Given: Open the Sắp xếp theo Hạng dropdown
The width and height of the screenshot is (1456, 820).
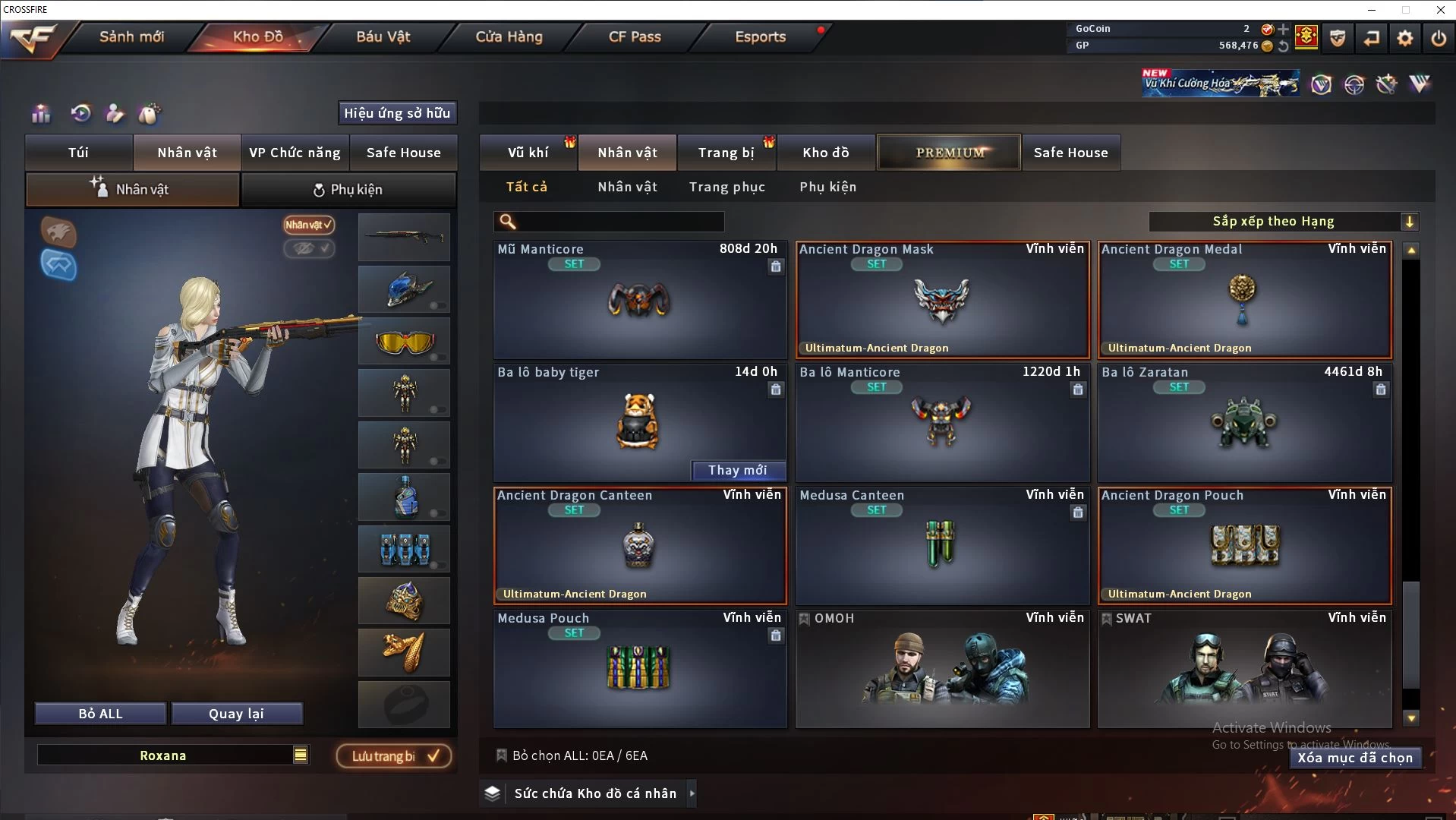Looking at the screenshot, I should [1283, 222].
